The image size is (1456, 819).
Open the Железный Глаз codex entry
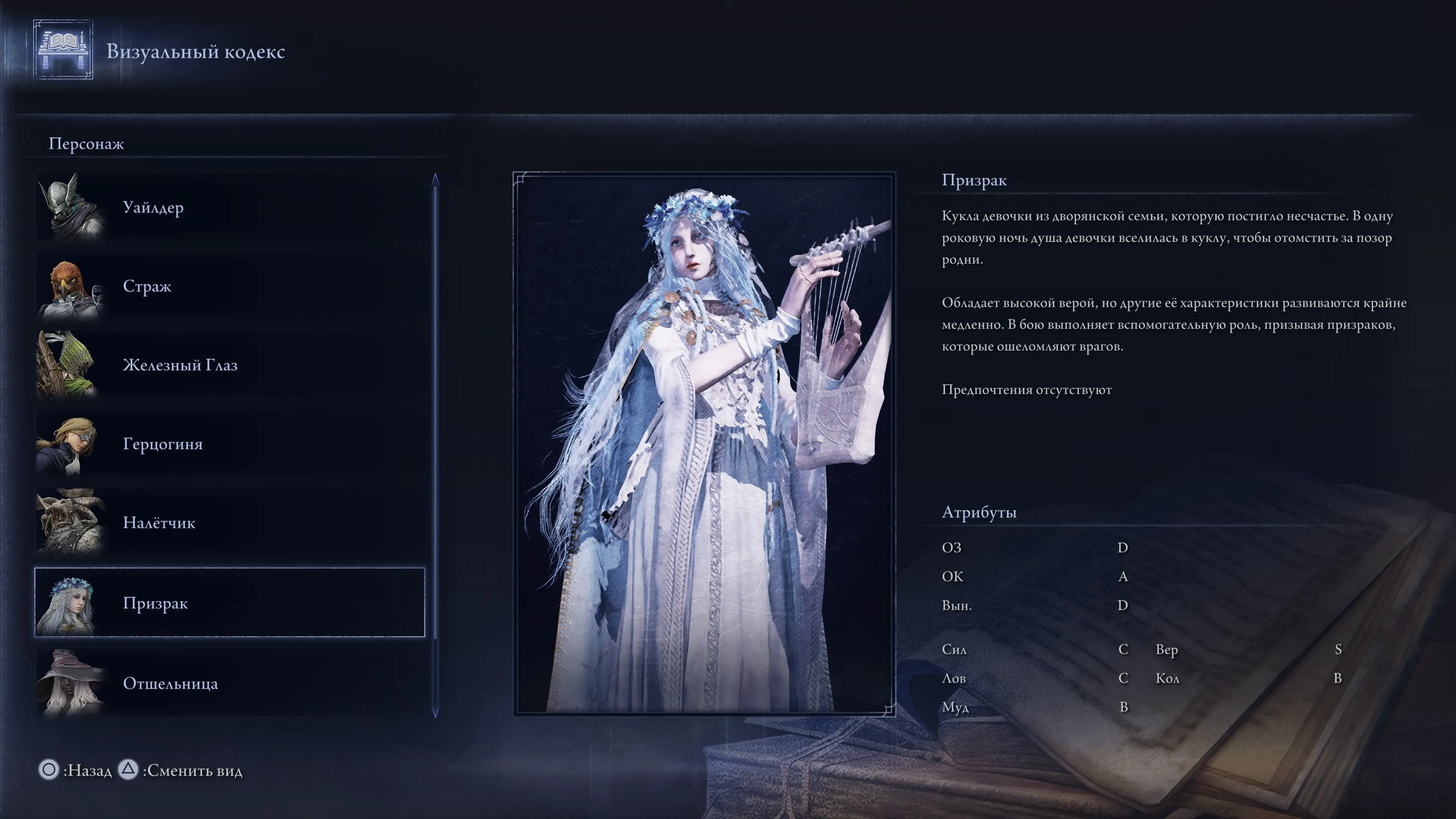click(x=229, y=365)
